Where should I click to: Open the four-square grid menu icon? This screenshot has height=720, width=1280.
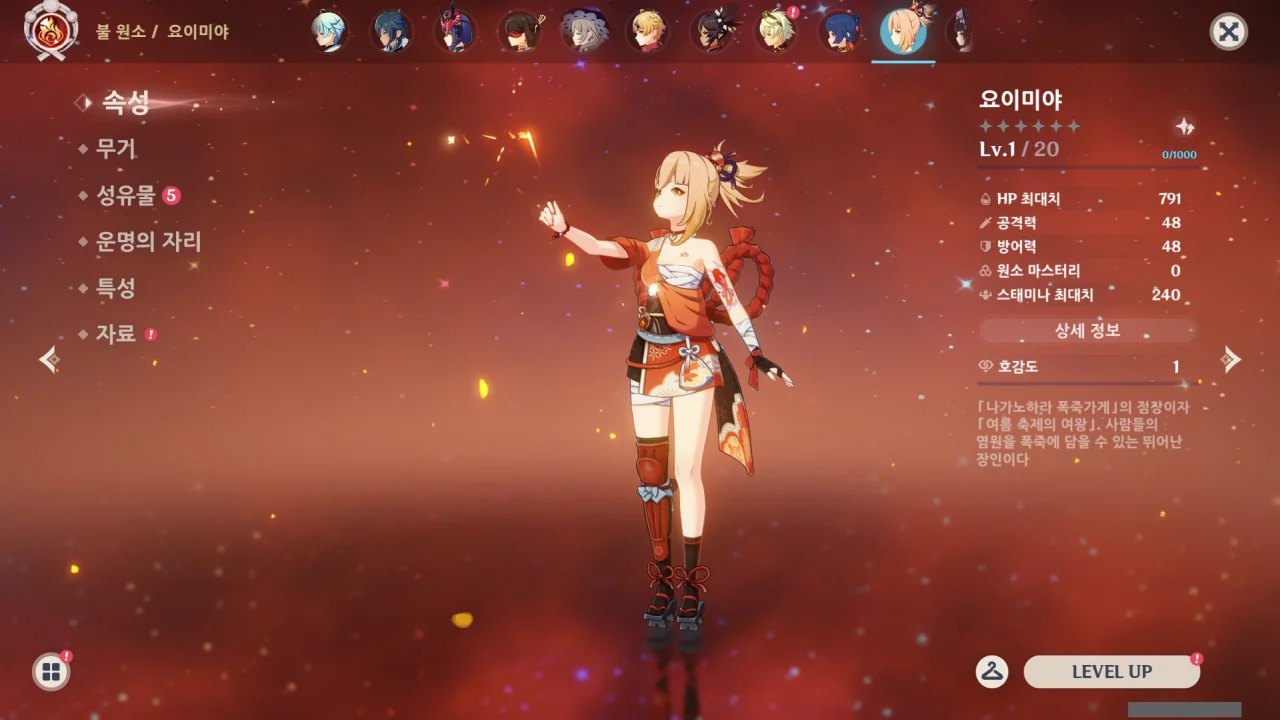[51, 672]
